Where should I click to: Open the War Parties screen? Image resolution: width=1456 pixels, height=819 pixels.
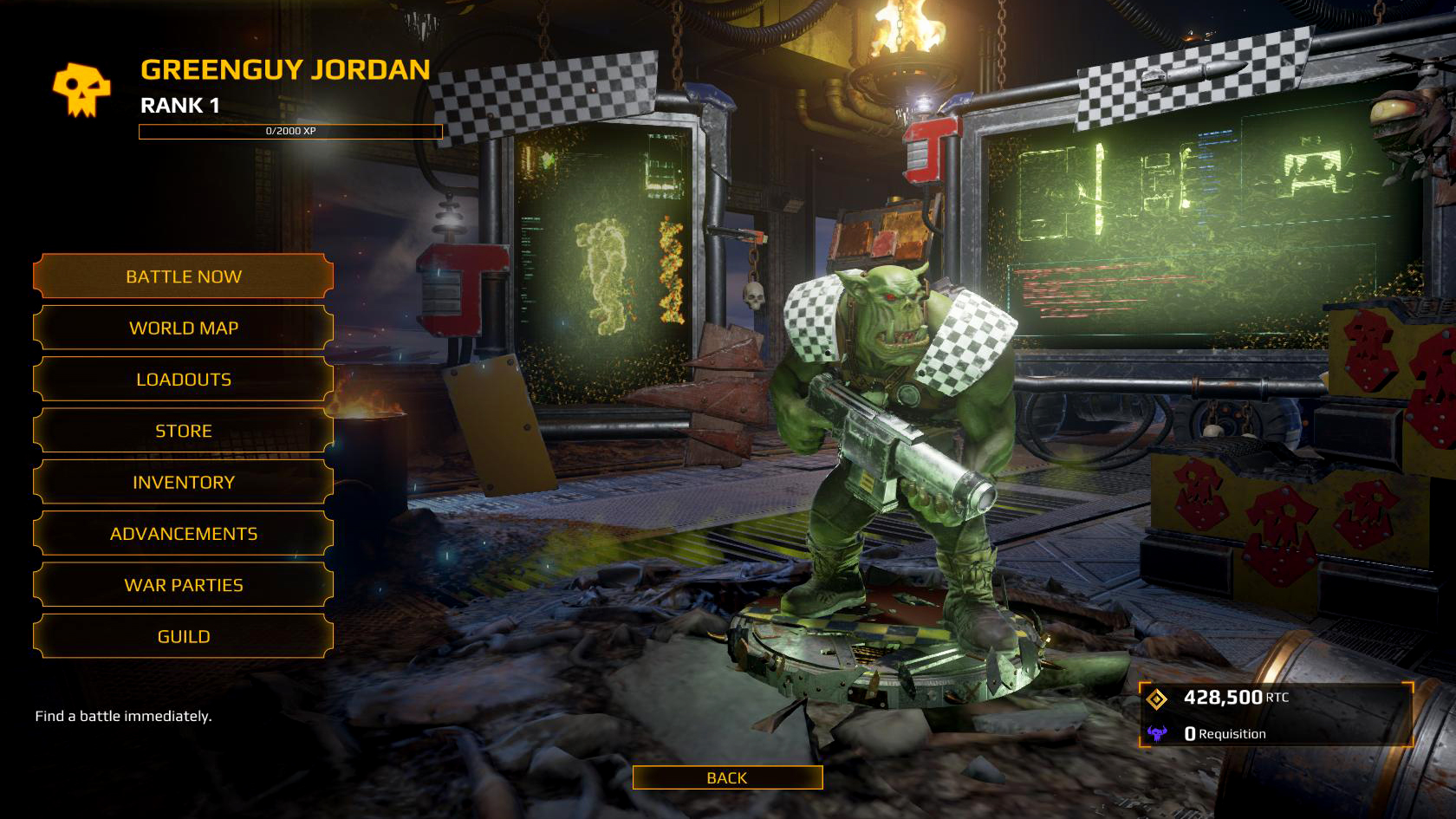183,584
